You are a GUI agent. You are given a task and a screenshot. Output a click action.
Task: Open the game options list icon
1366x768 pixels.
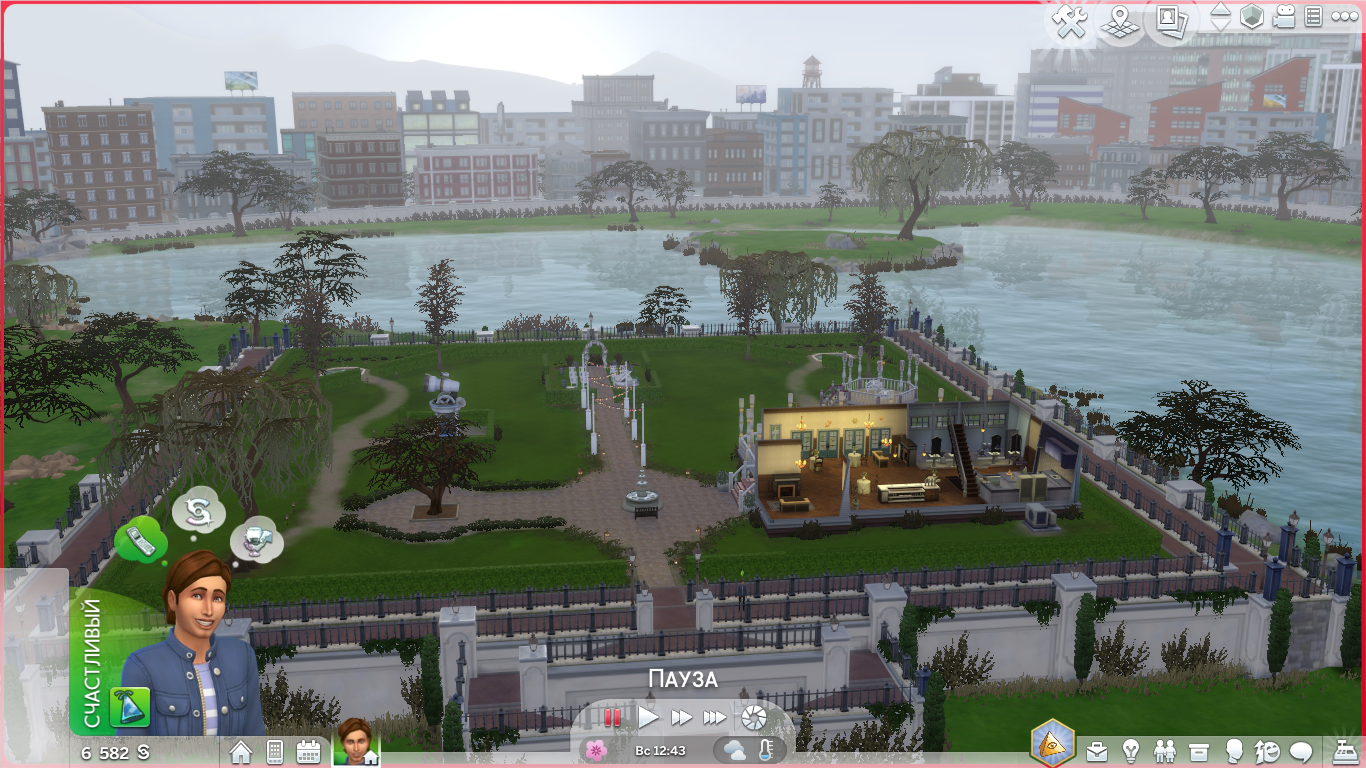tap(1314, 17)
